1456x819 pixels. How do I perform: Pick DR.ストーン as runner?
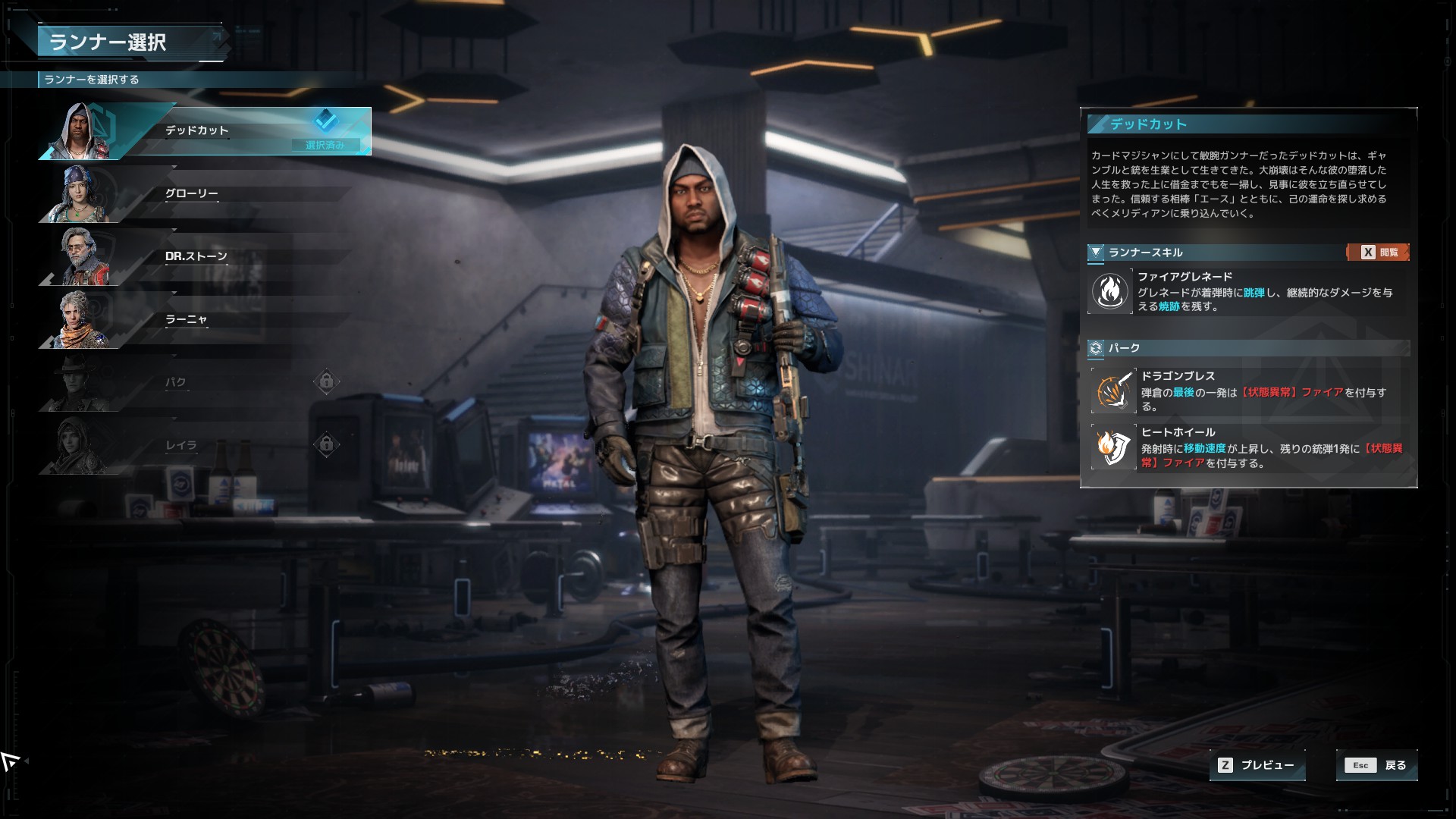tap(197, 258)
